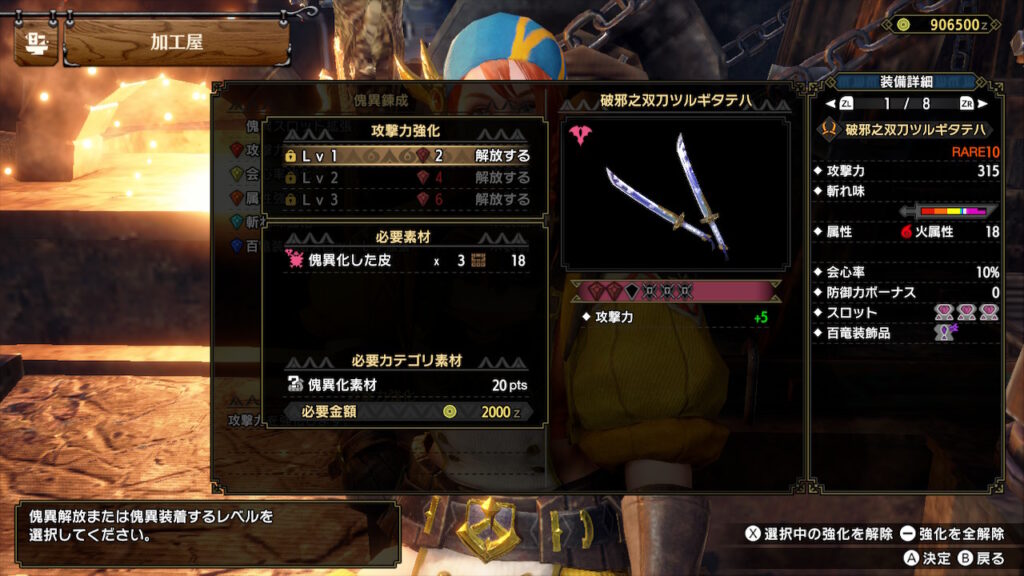Click the 傀異化素材 category material row
The width and height of the screenshot is (1024, 576).
(407, 384)
